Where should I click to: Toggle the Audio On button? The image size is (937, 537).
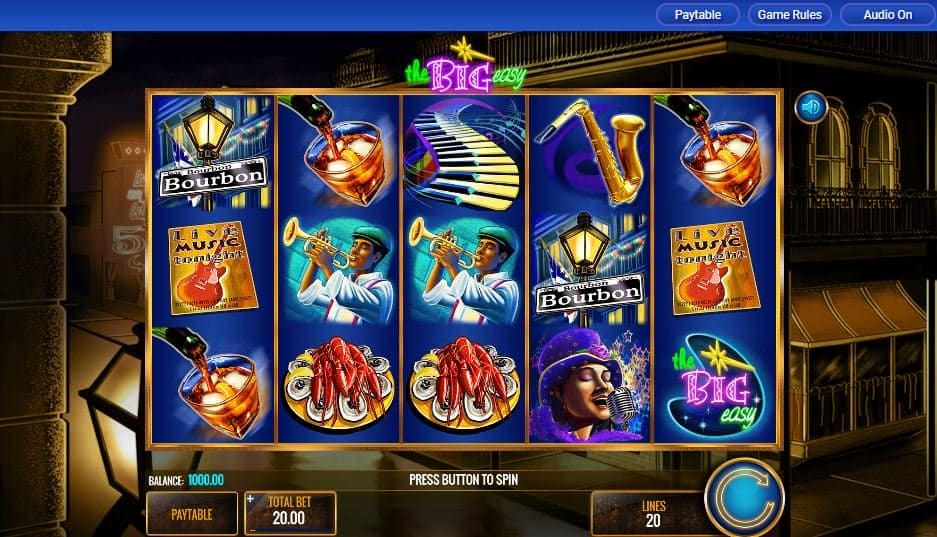point(887,15)
